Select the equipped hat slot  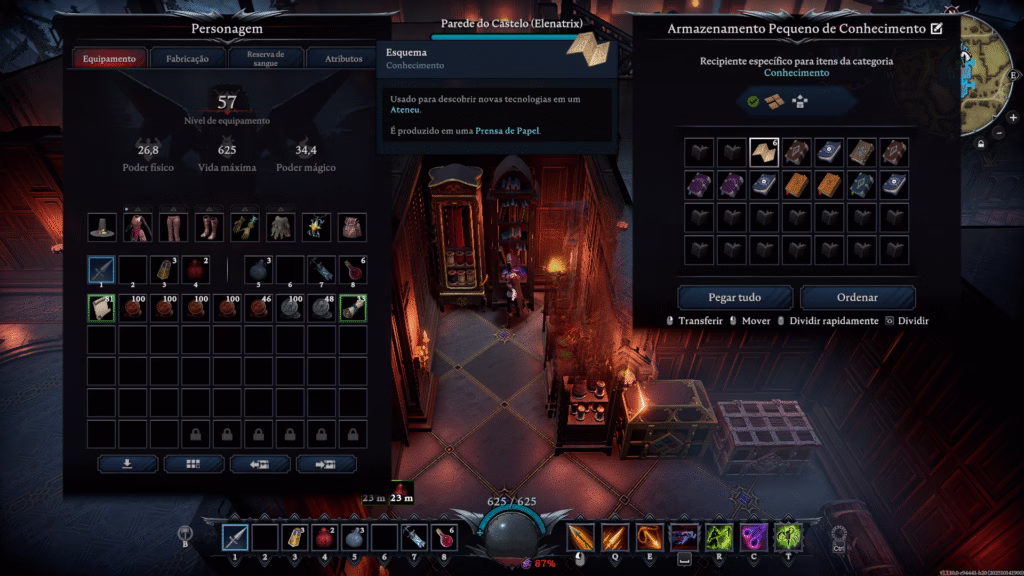[102, 227]
